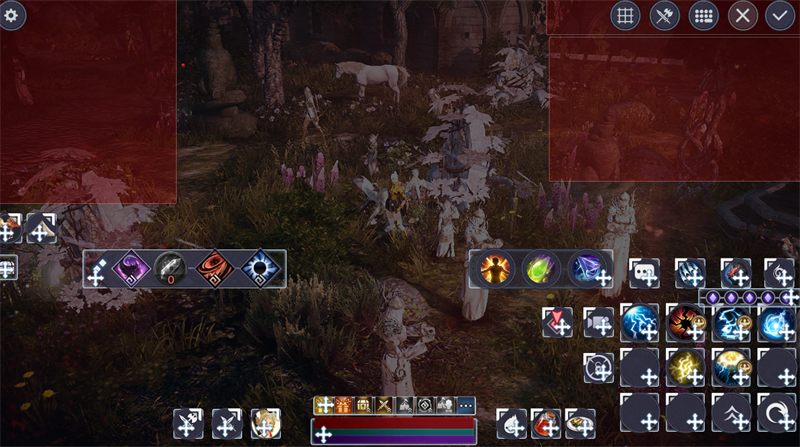Screen dimensions: 800x447
Task: Select the red vortex diamond skill
Action: click(x=215, y=268)
